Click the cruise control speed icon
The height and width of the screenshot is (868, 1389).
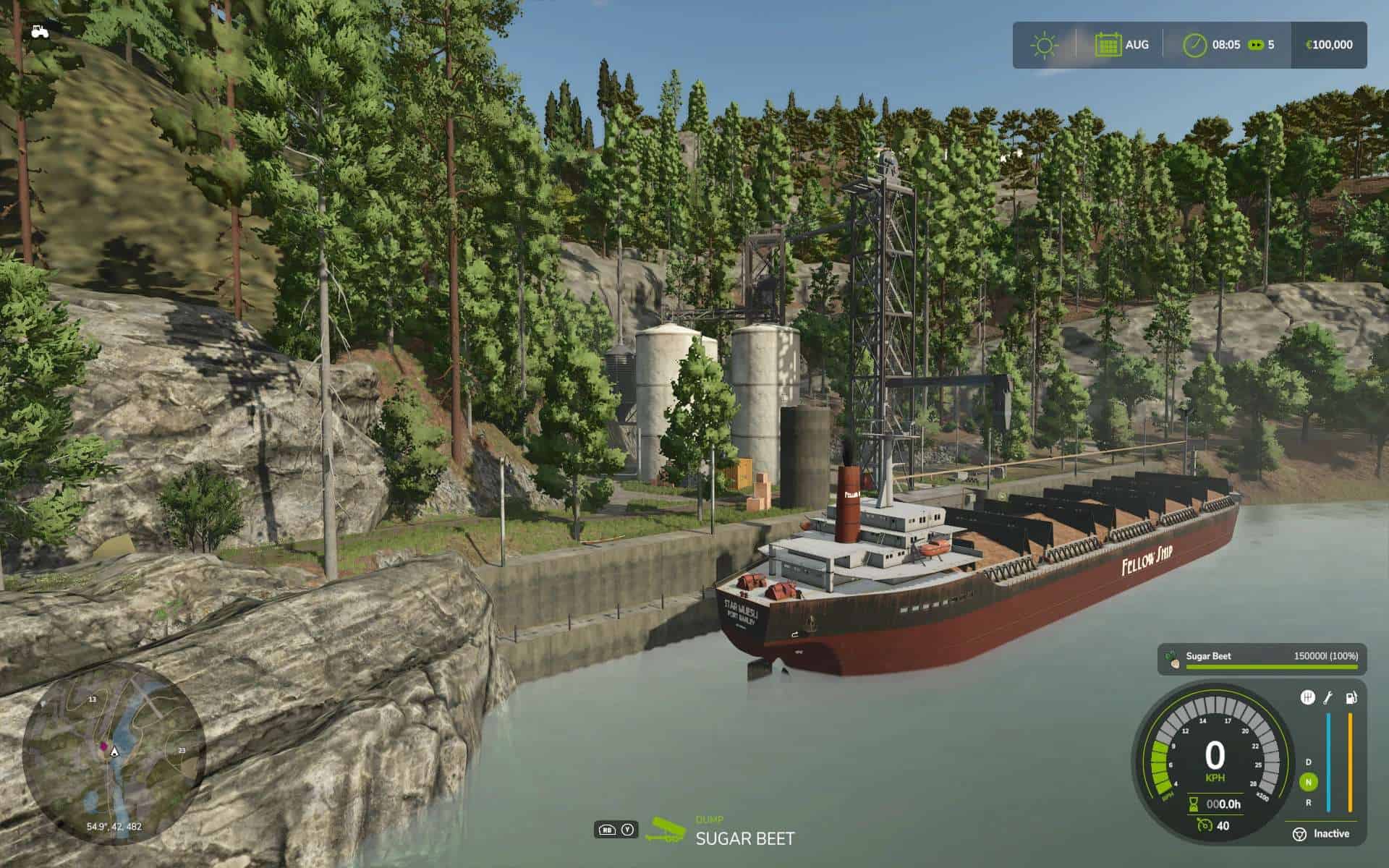[x=1204, y=825]
